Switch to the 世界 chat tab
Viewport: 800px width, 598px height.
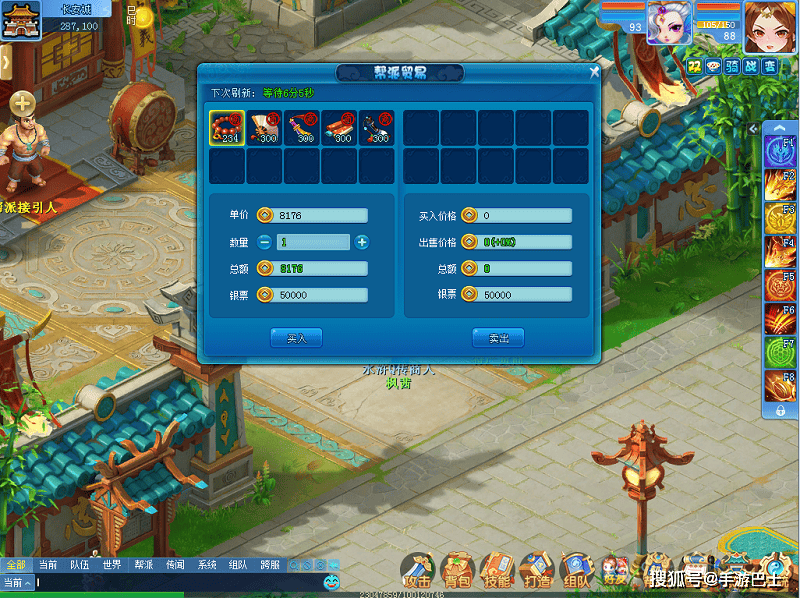pos(111,564)
